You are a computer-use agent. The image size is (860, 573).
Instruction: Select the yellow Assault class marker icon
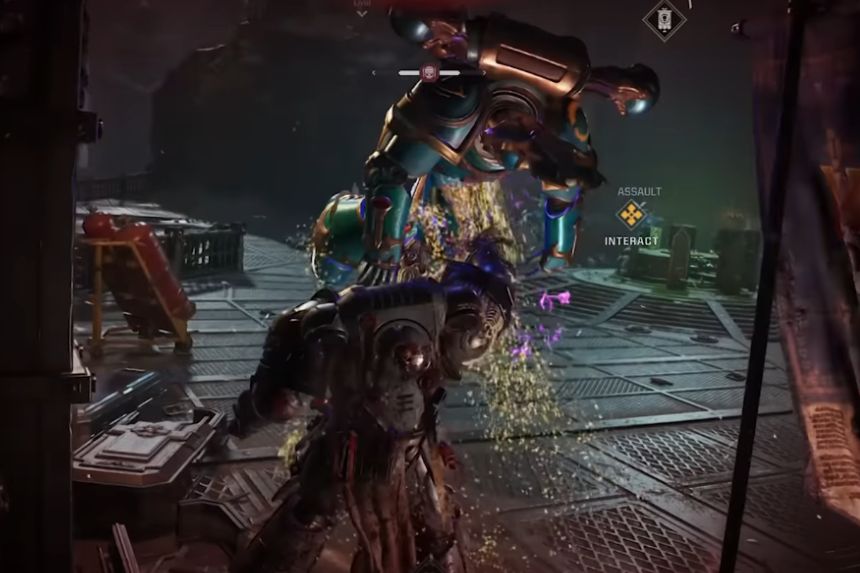pyautogui.click(x=630, y=214)
